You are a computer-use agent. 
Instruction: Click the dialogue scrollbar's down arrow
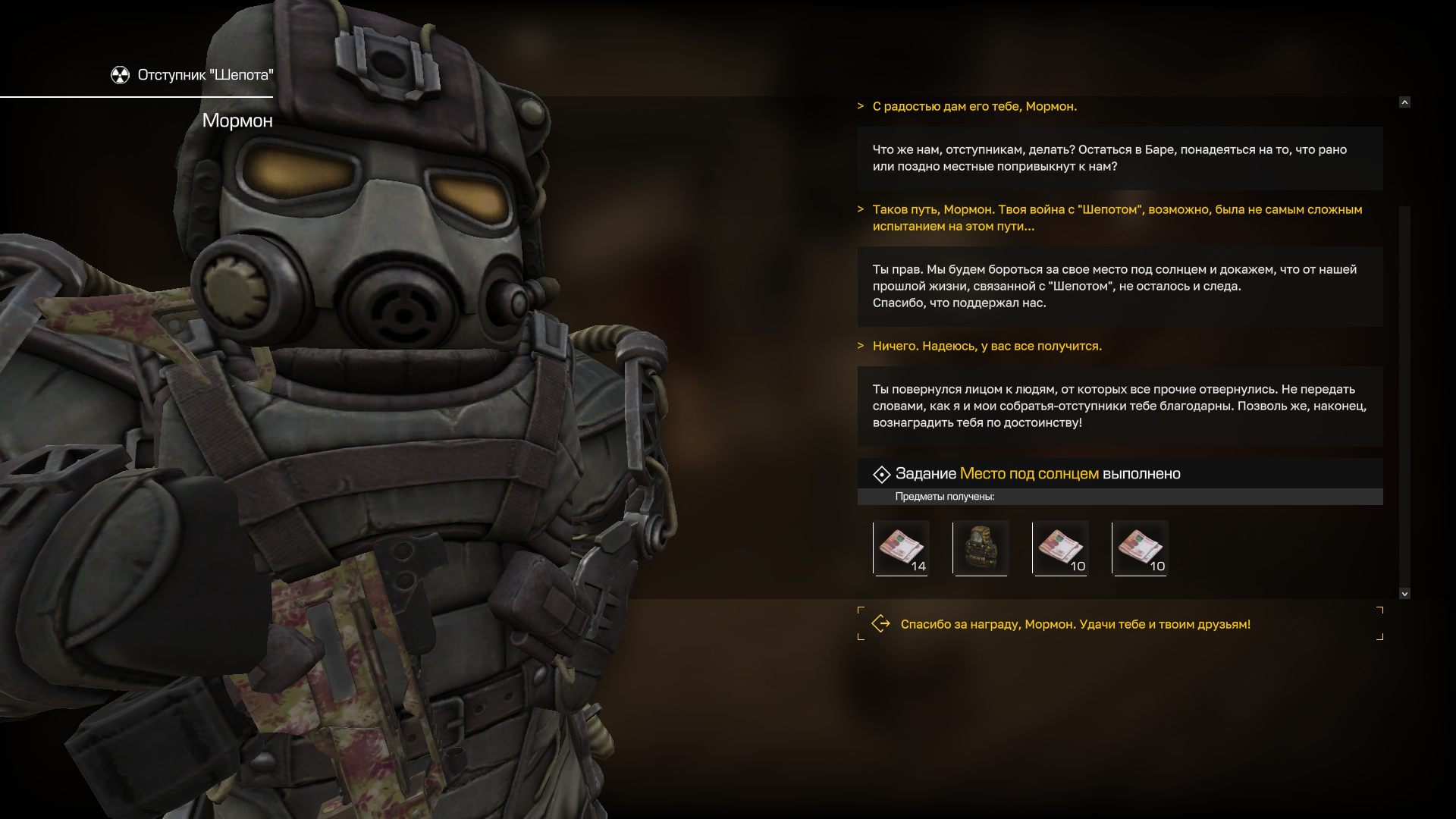(1404, 594)
